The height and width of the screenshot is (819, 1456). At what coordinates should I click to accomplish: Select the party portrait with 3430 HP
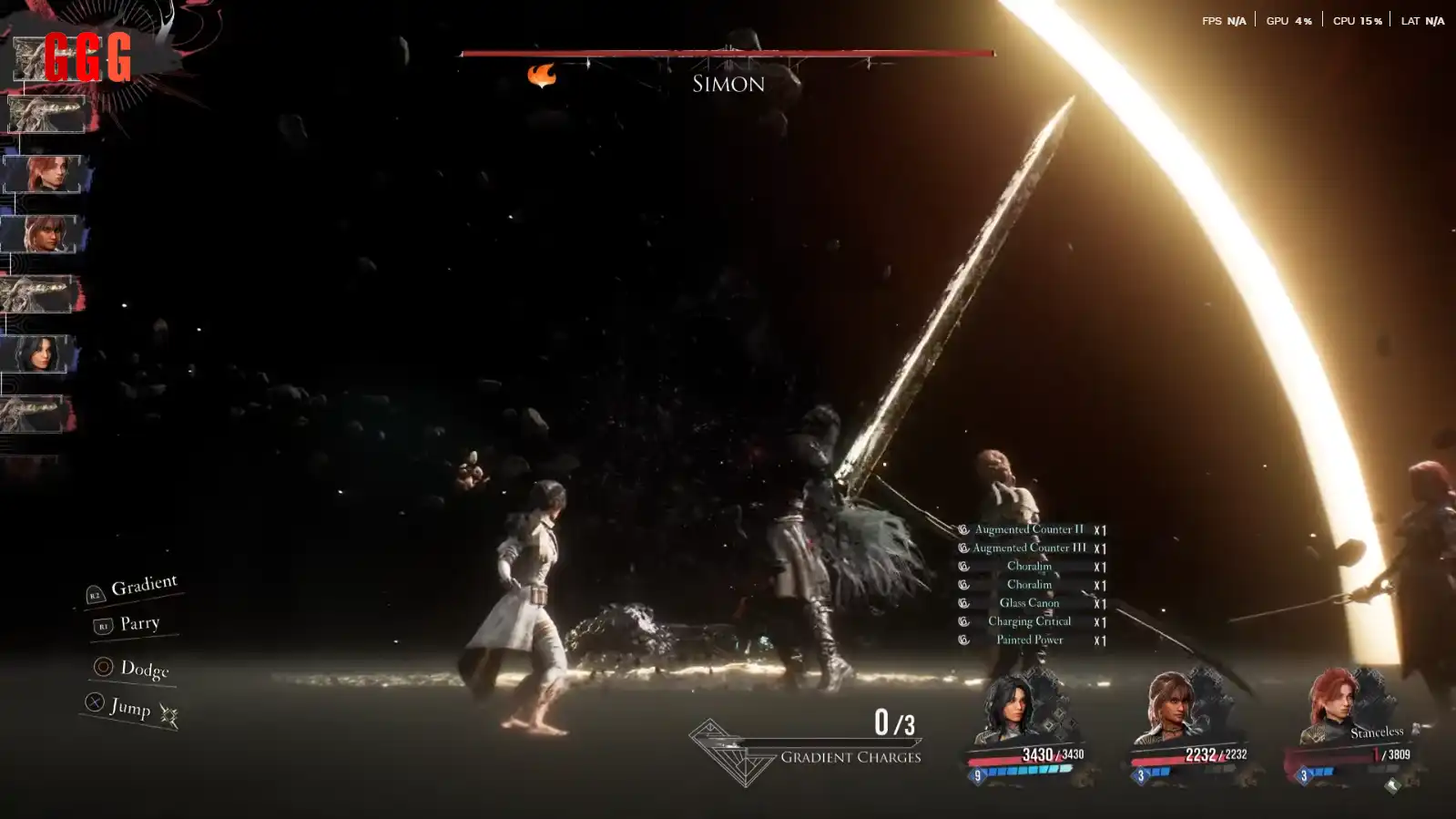pos(1008,708)
